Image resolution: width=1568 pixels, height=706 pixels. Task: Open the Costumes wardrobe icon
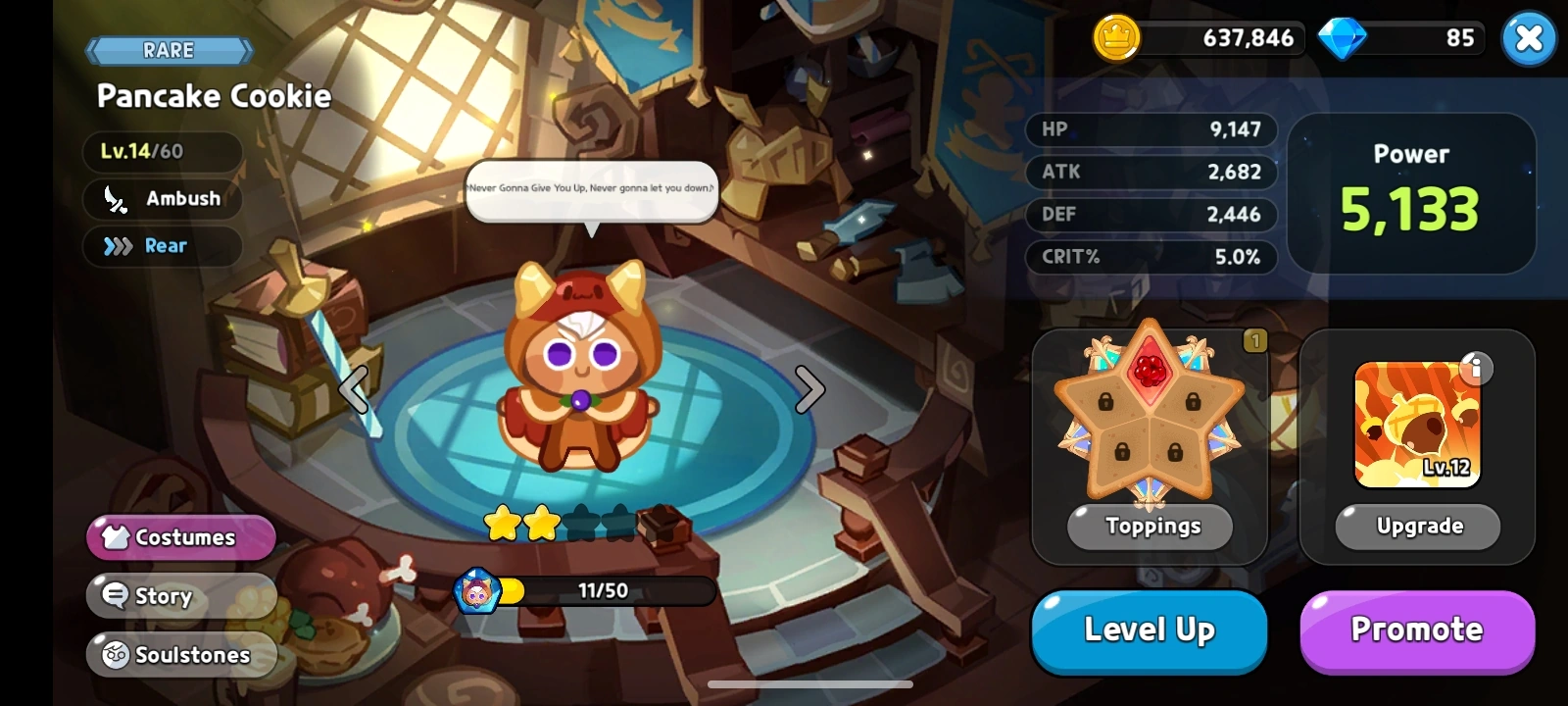(116, 537)
